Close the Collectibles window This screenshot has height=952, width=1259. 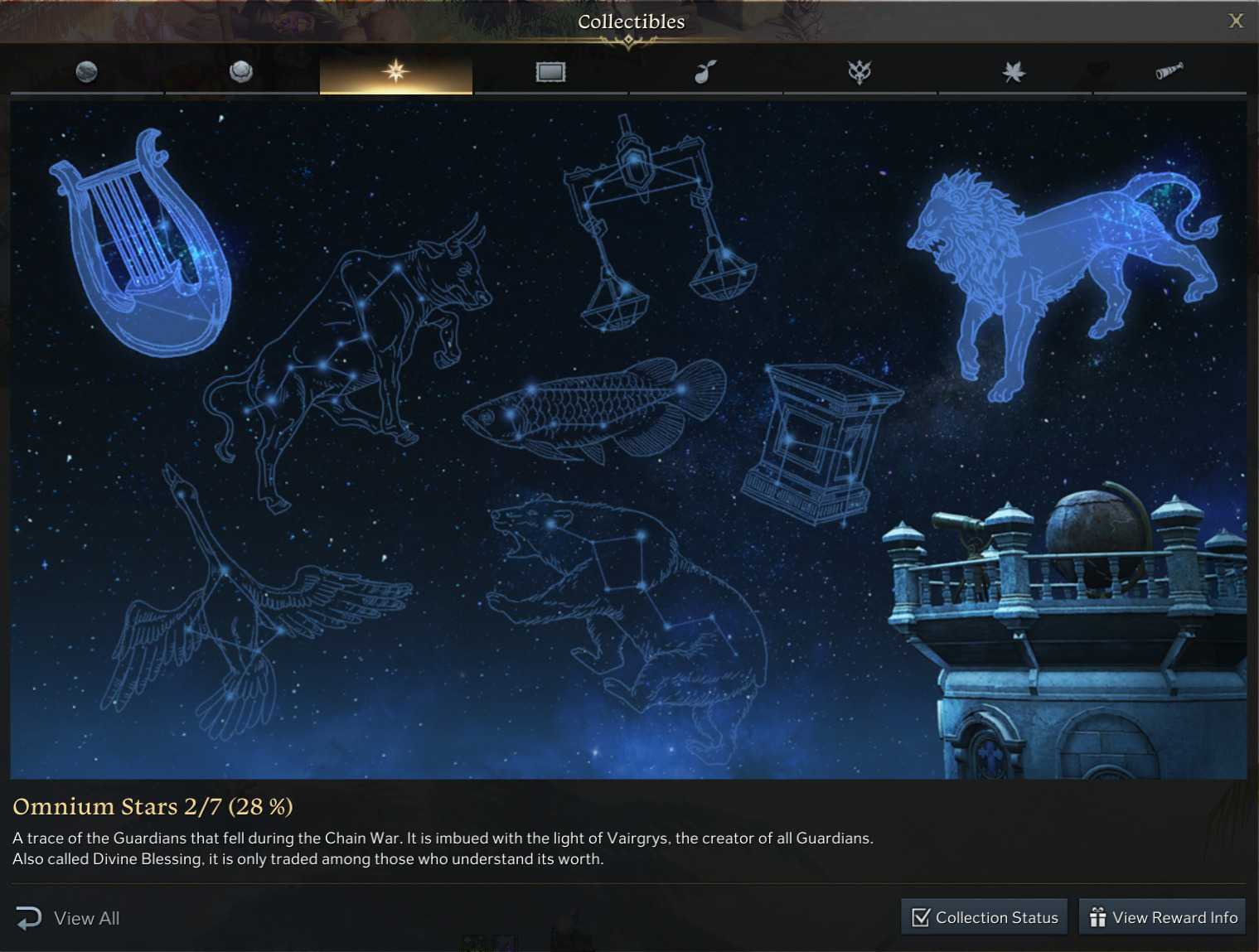point(1235,21)
